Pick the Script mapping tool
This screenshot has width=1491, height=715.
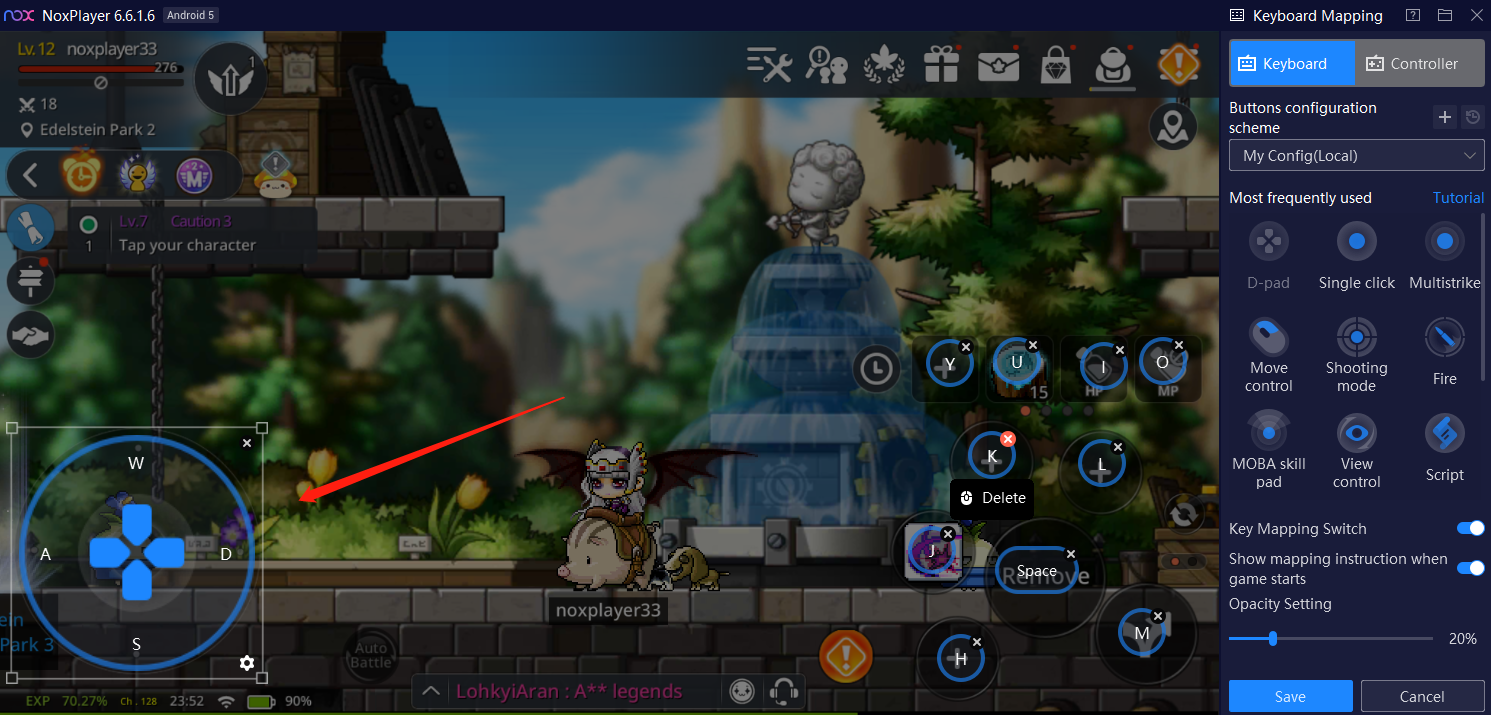tap(1444, 434)
